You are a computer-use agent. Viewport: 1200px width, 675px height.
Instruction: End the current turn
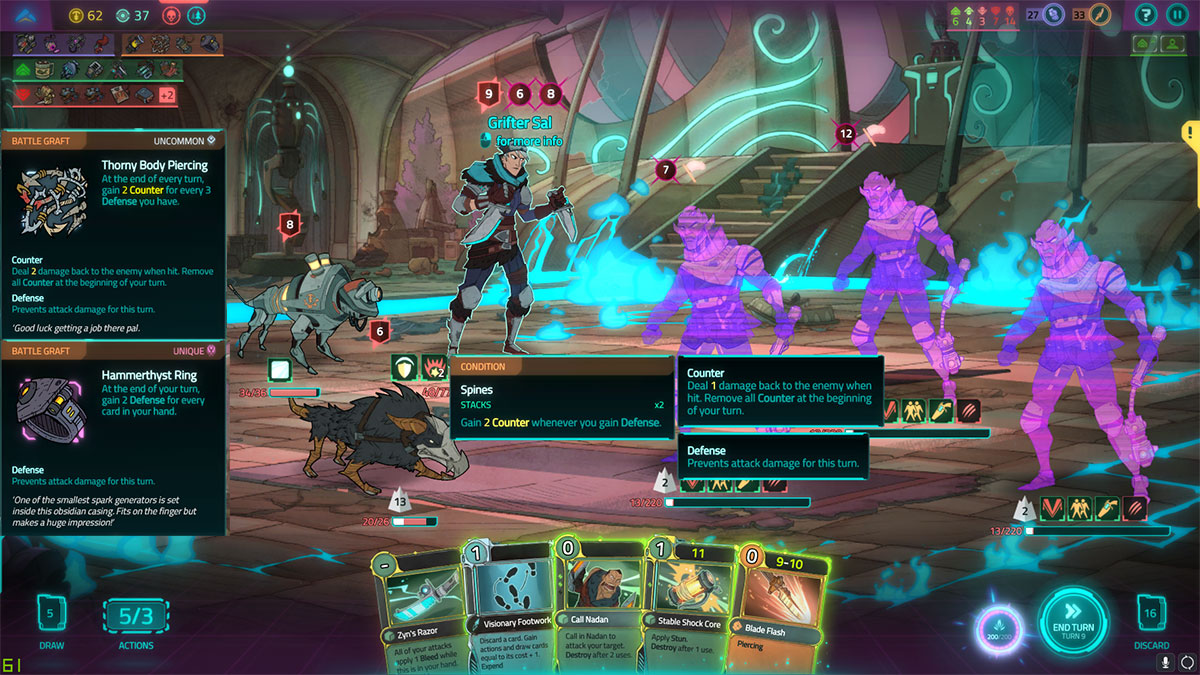coord(1072,621)
